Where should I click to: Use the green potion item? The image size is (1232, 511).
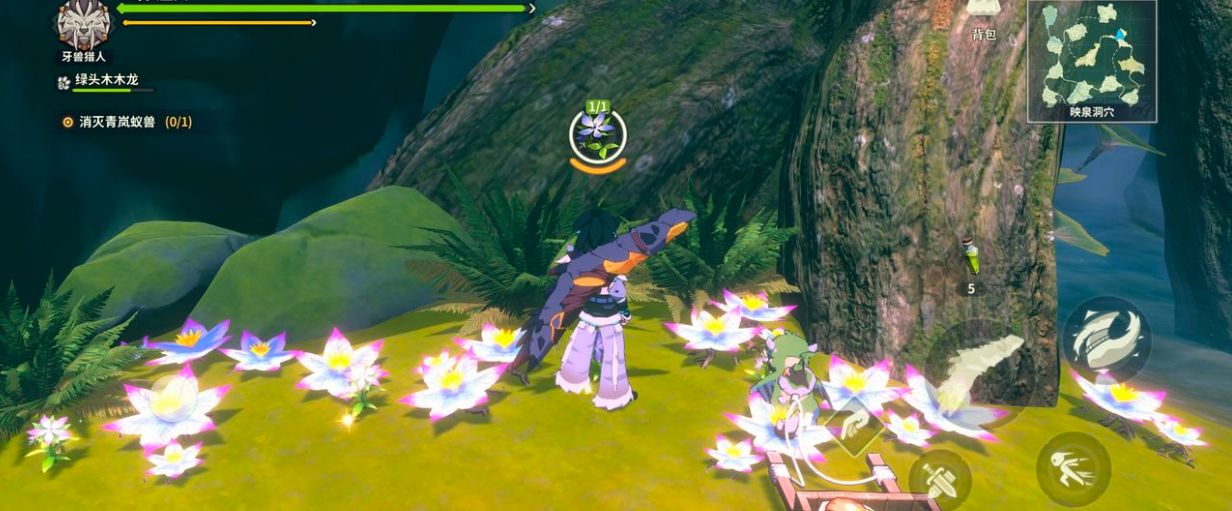(969, 259)
